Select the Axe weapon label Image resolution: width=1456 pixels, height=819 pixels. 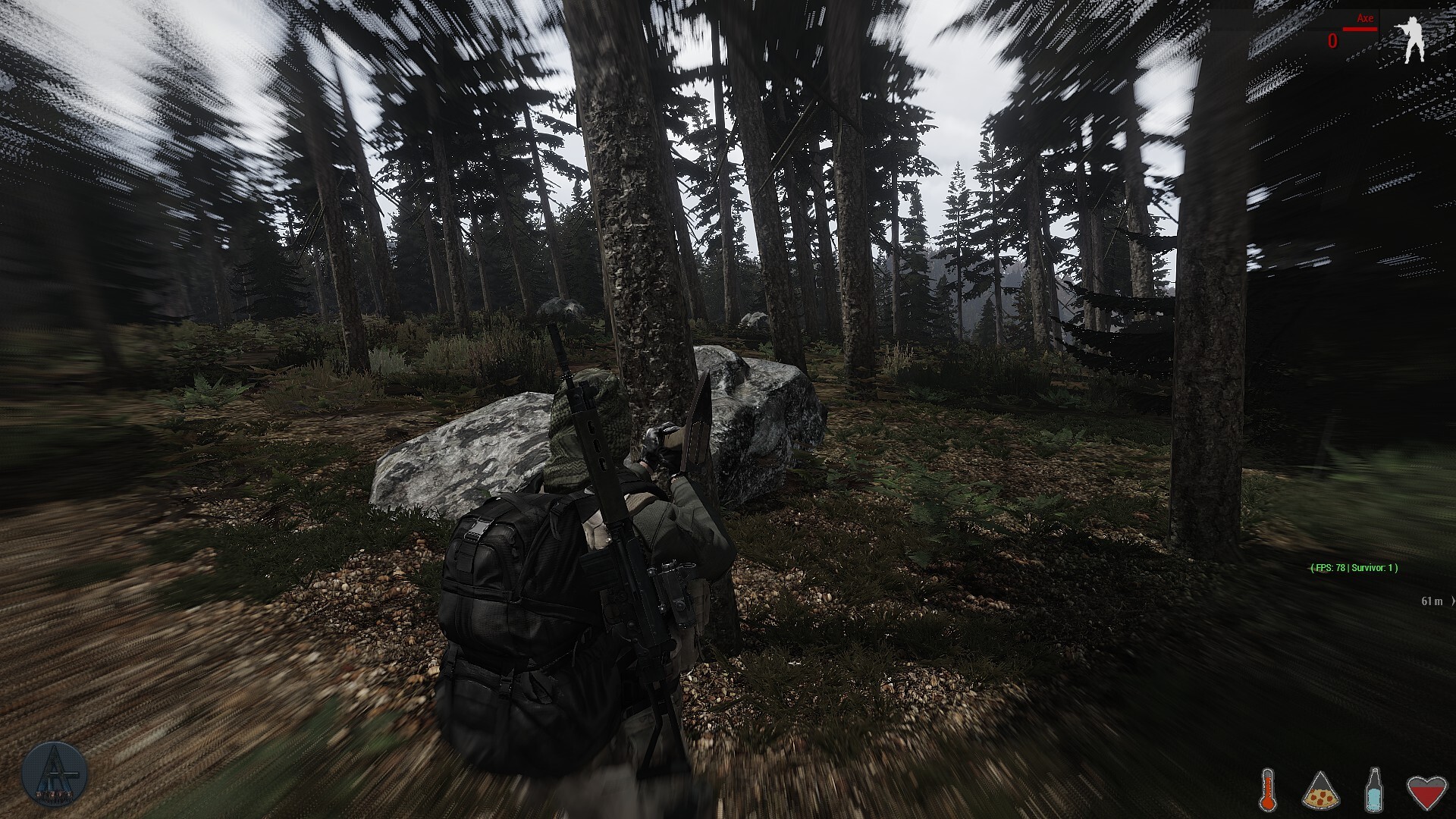pyautogui.click(x=1365, y=18)
